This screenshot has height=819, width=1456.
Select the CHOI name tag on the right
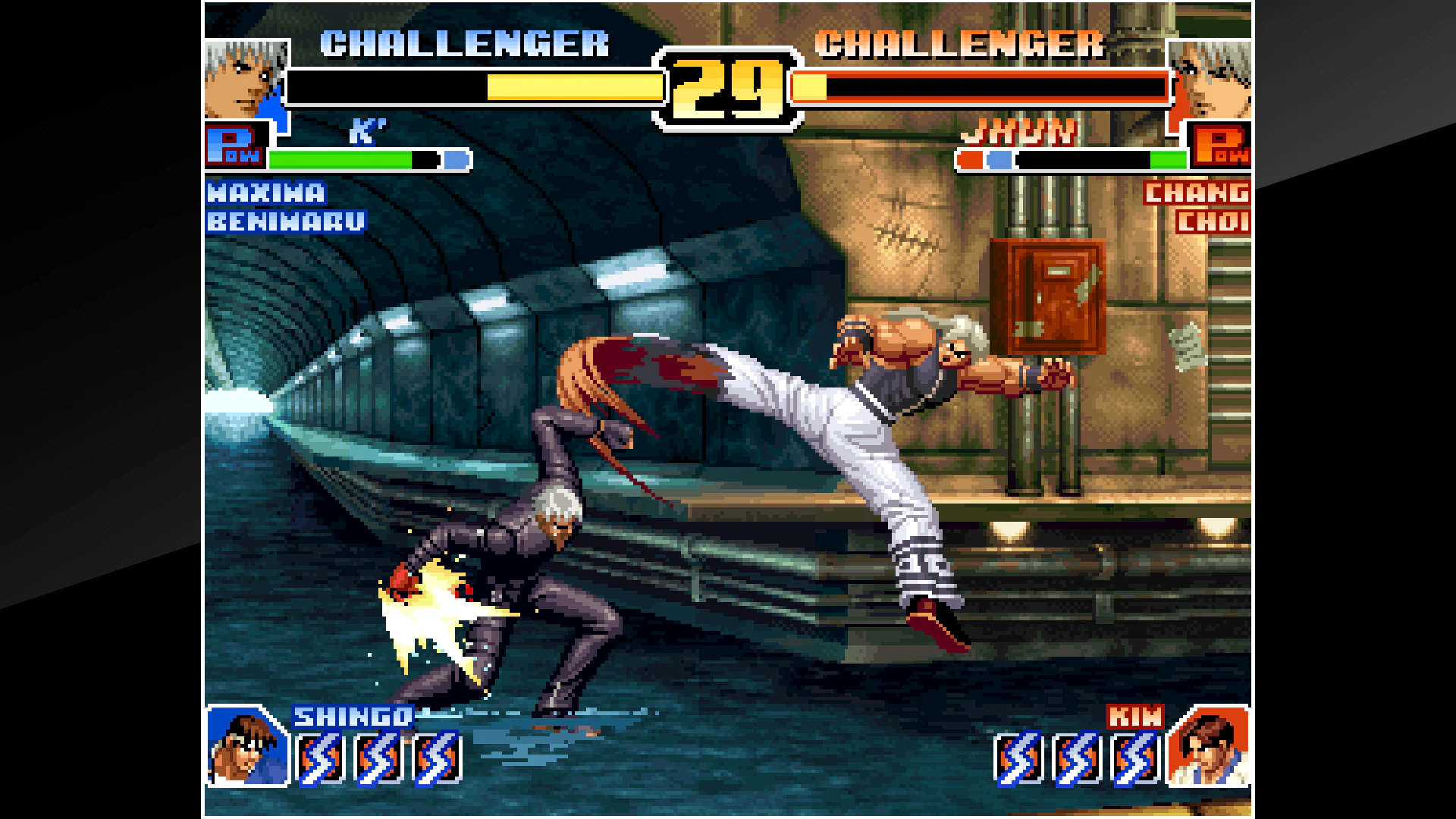[1213, 221]
